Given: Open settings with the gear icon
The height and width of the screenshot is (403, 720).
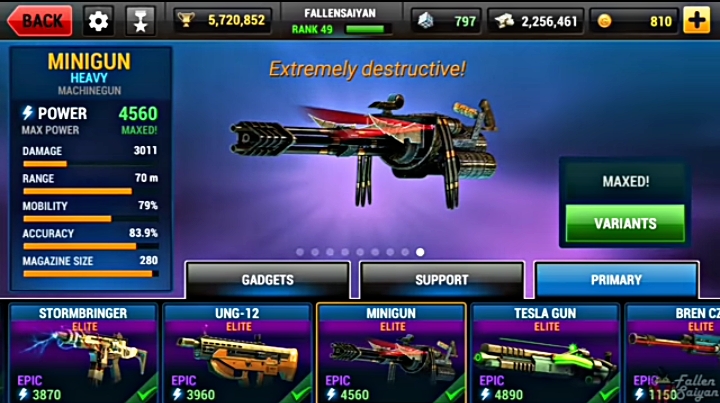Looking at the screenshot, I should coord(98,20).
